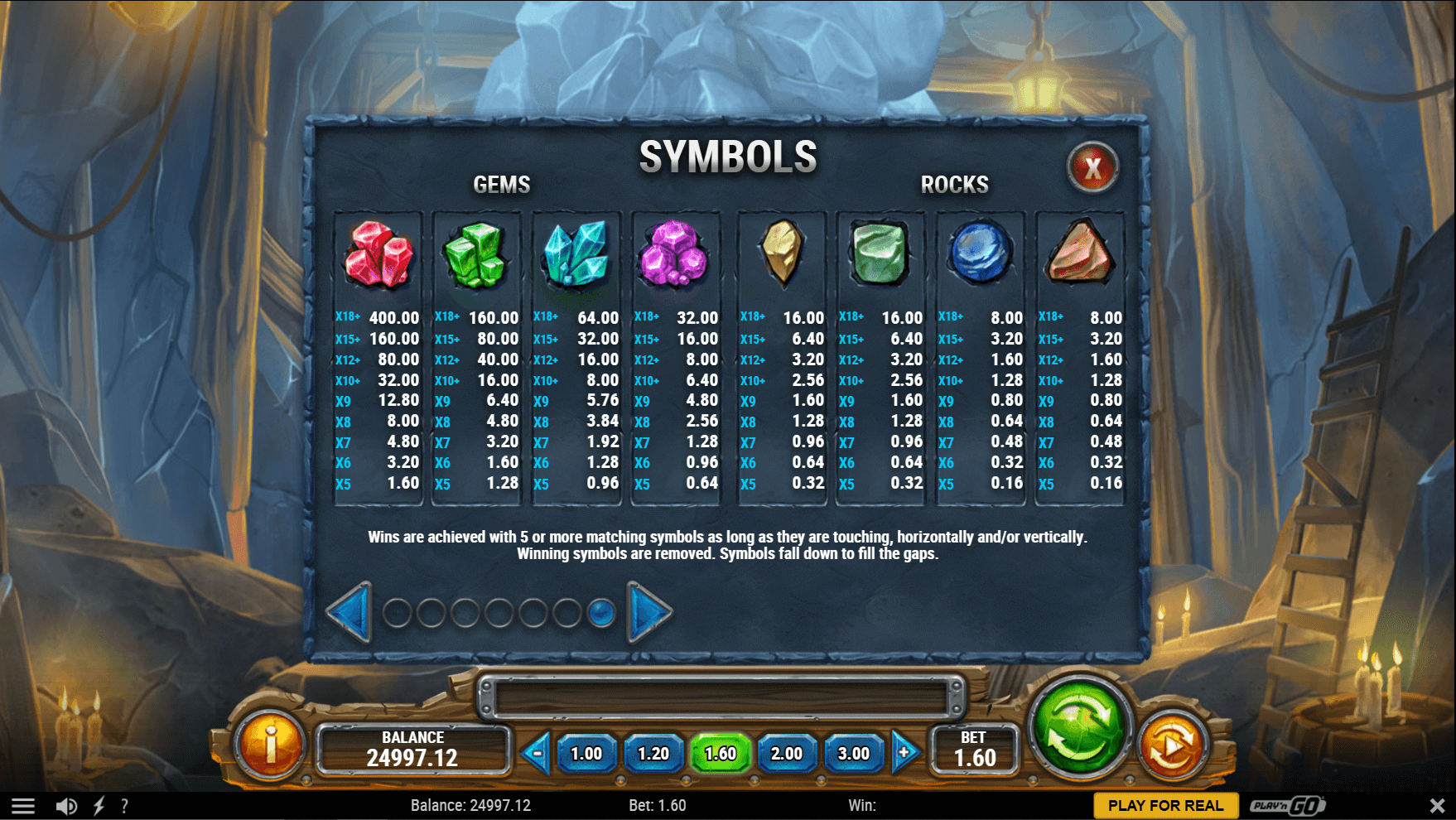Open the autoplay spin icon
Image resolution: width=1456 pixels, height=820 pixels.
coord(1174,745)
